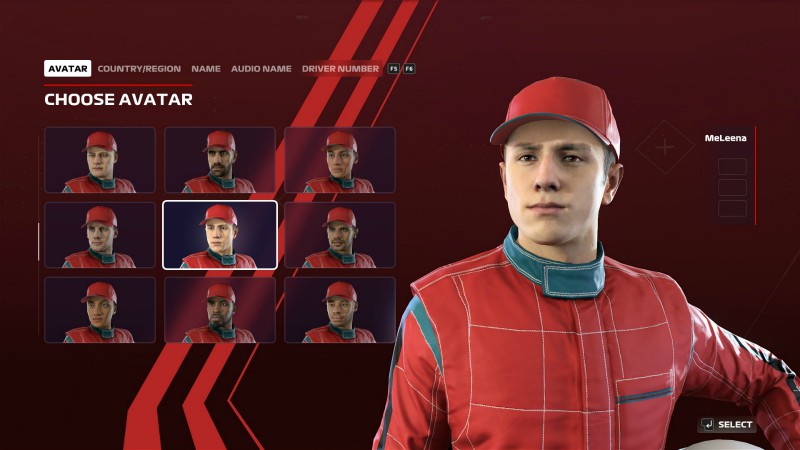The image size is (800, 450).
Task: Confirm the avatar with the Select button
Action: [727, 425]
